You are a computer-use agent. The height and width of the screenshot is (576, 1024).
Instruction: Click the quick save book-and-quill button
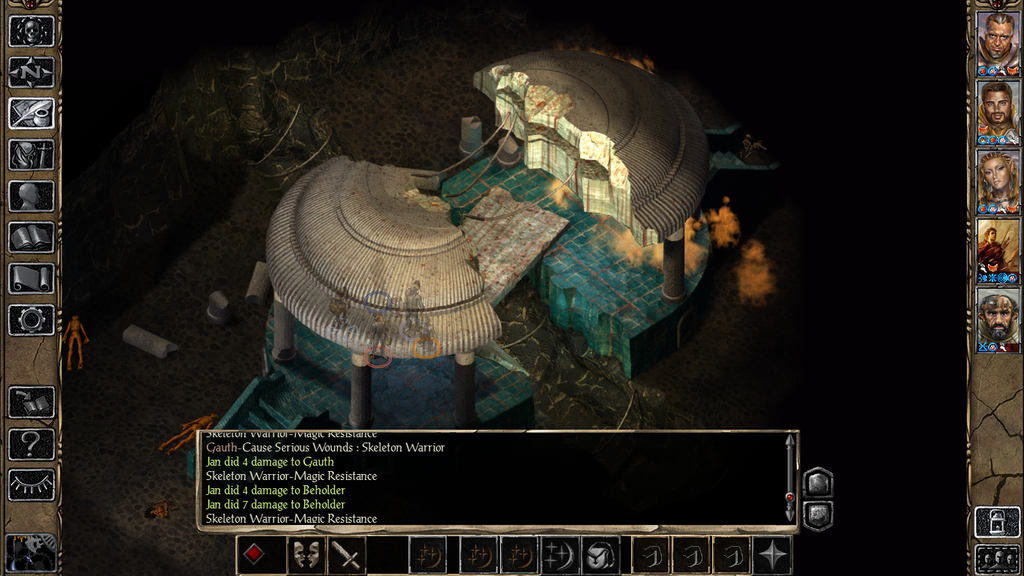[31, 402]
